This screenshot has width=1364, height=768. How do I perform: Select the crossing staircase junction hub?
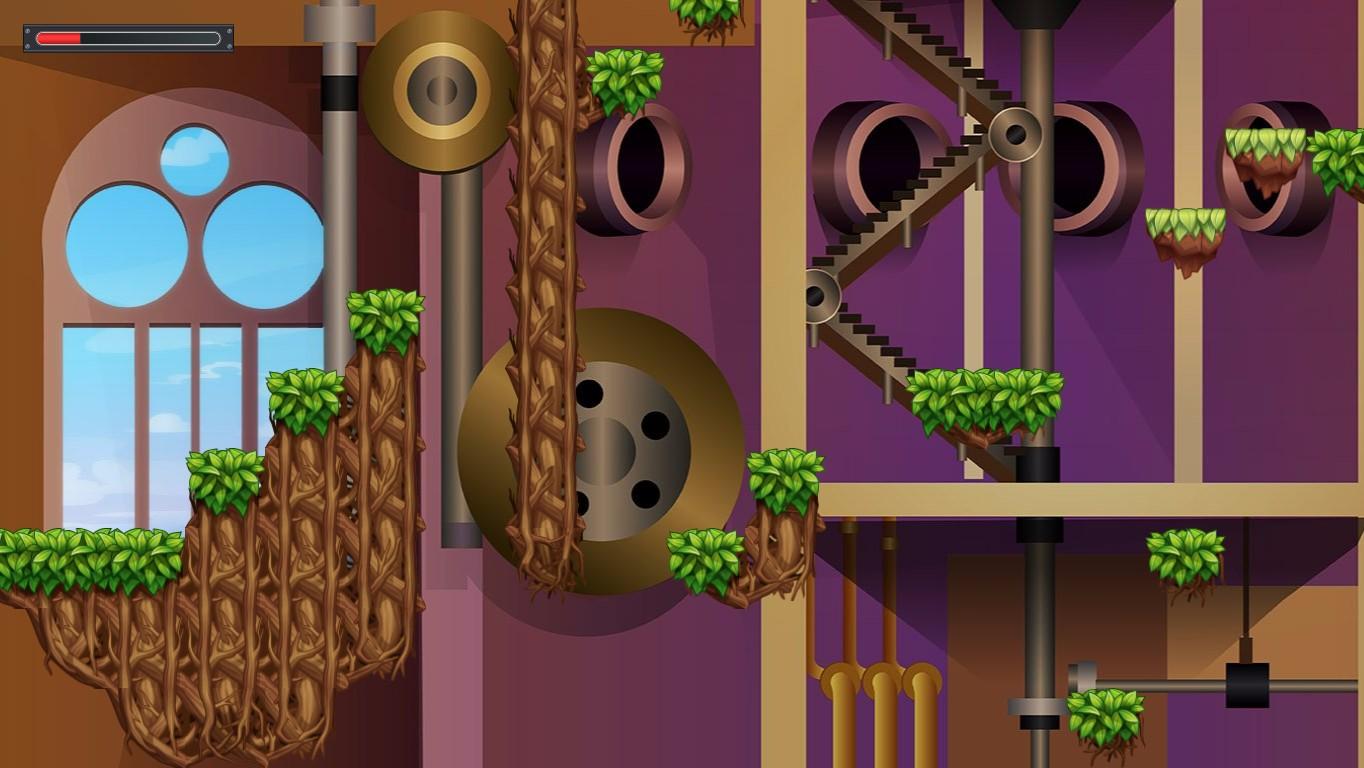click(x=1016, y=134)
